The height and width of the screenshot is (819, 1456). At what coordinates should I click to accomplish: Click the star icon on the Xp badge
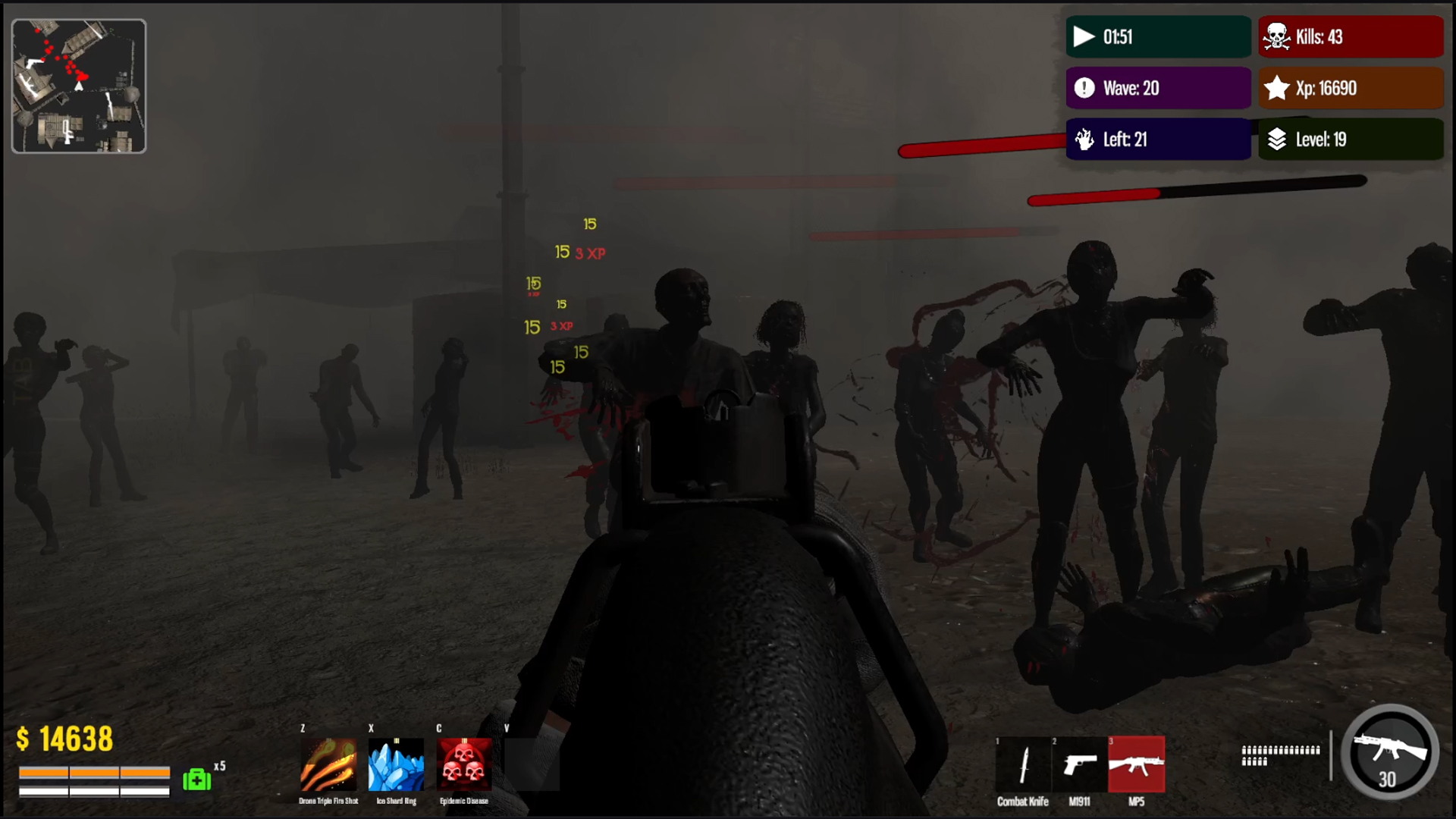[x=1276, y=88]
